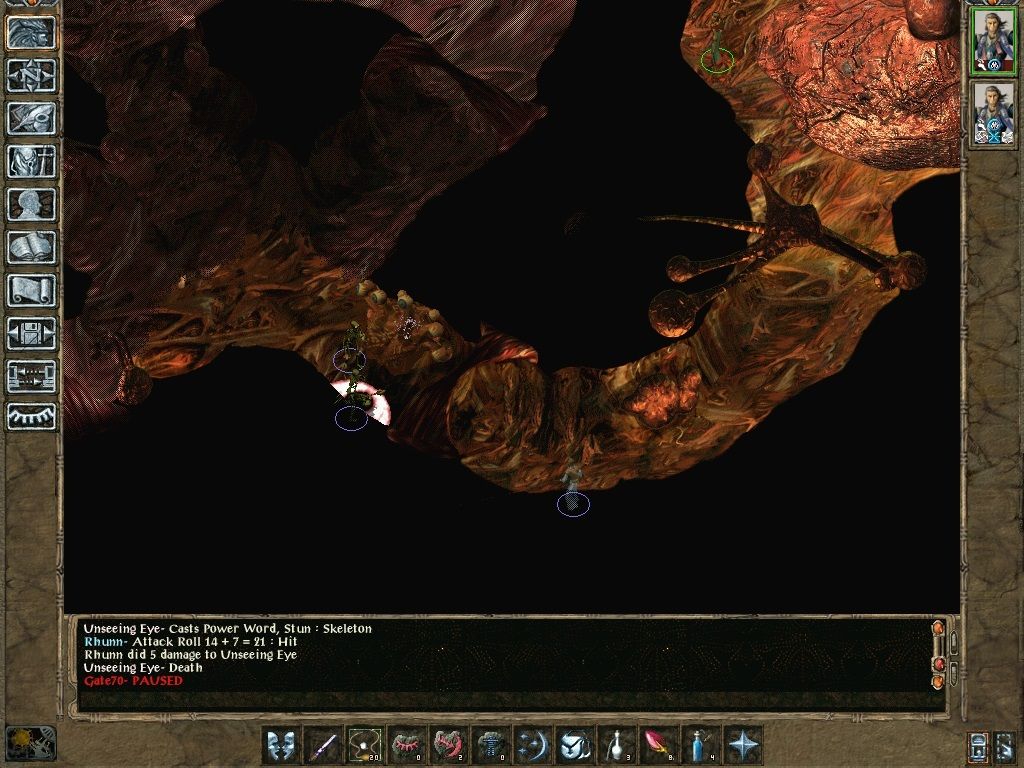Activate the twin masks dialogue button
Image resolution: width=1024 pixels, height=768 pixels.
281,746
